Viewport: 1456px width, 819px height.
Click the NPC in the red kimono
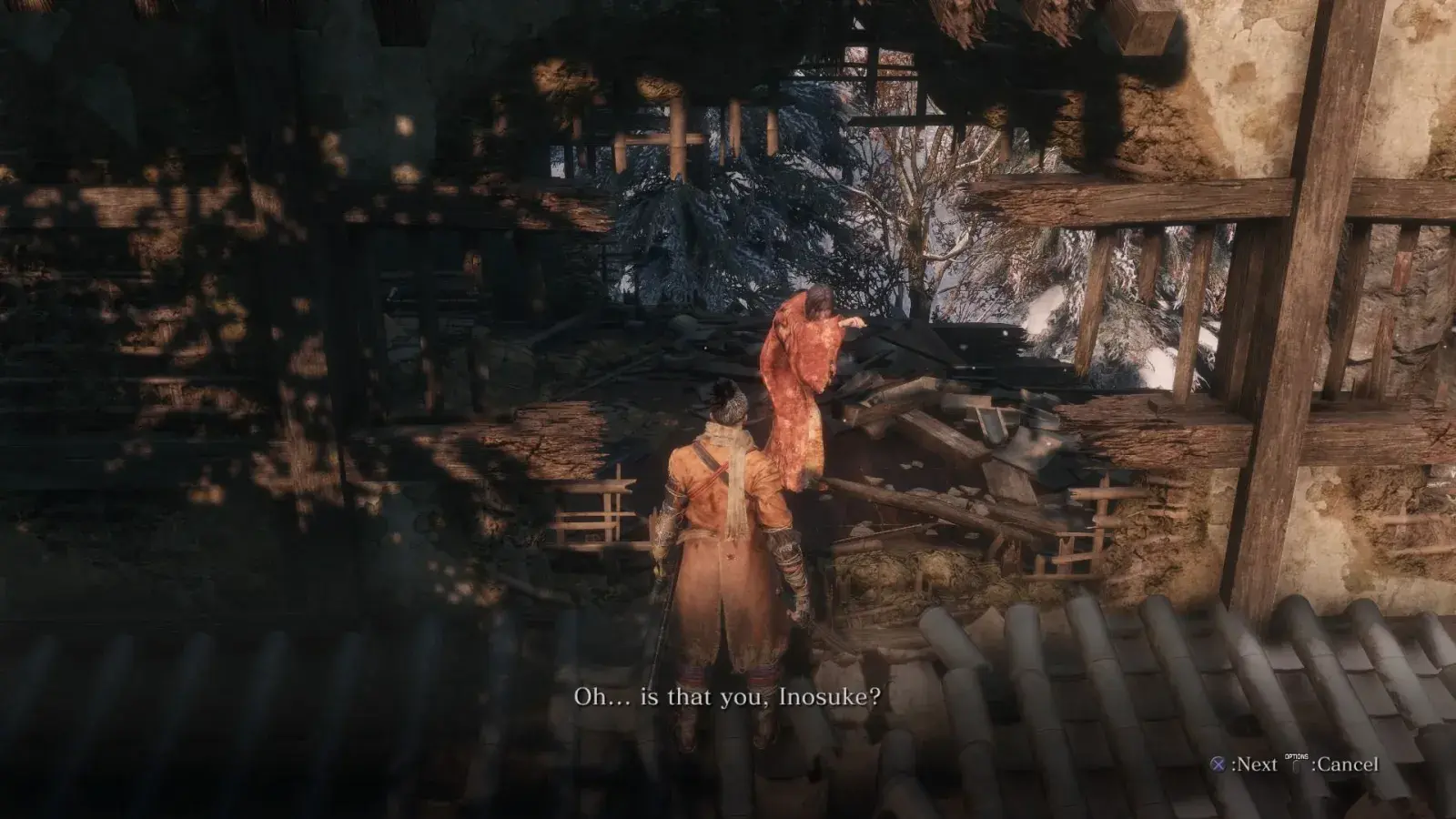click(x=801, y=382)
